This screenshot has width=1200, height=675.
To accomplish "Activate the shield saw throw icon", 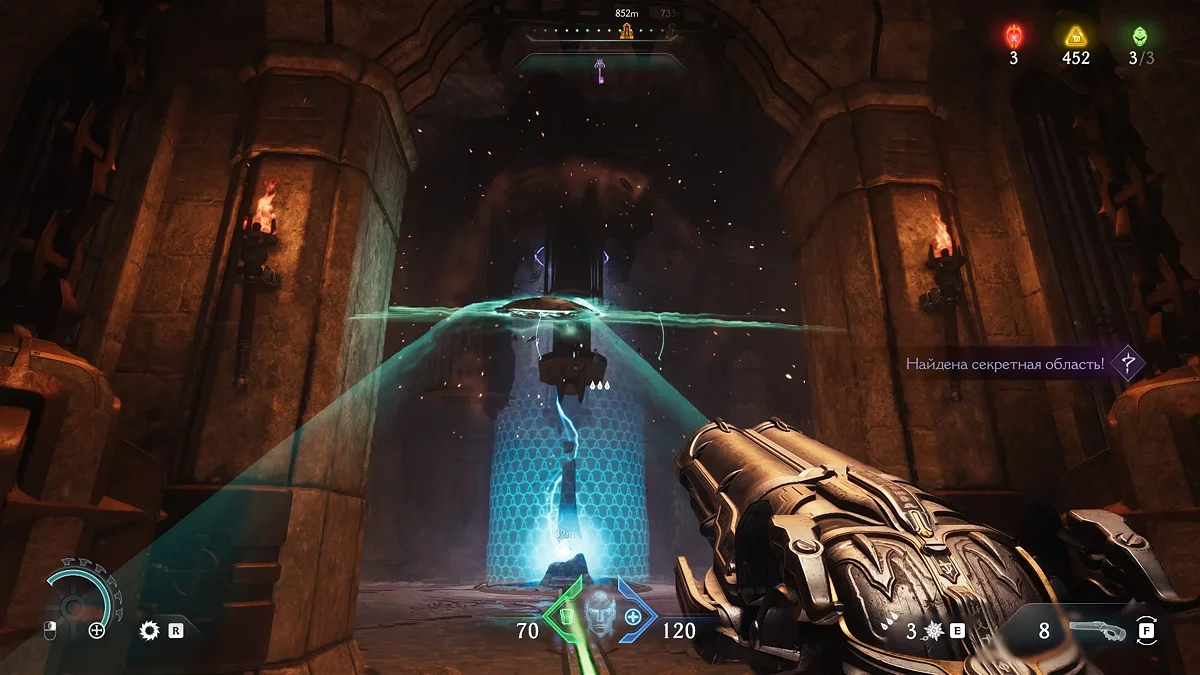I will 151,630.
